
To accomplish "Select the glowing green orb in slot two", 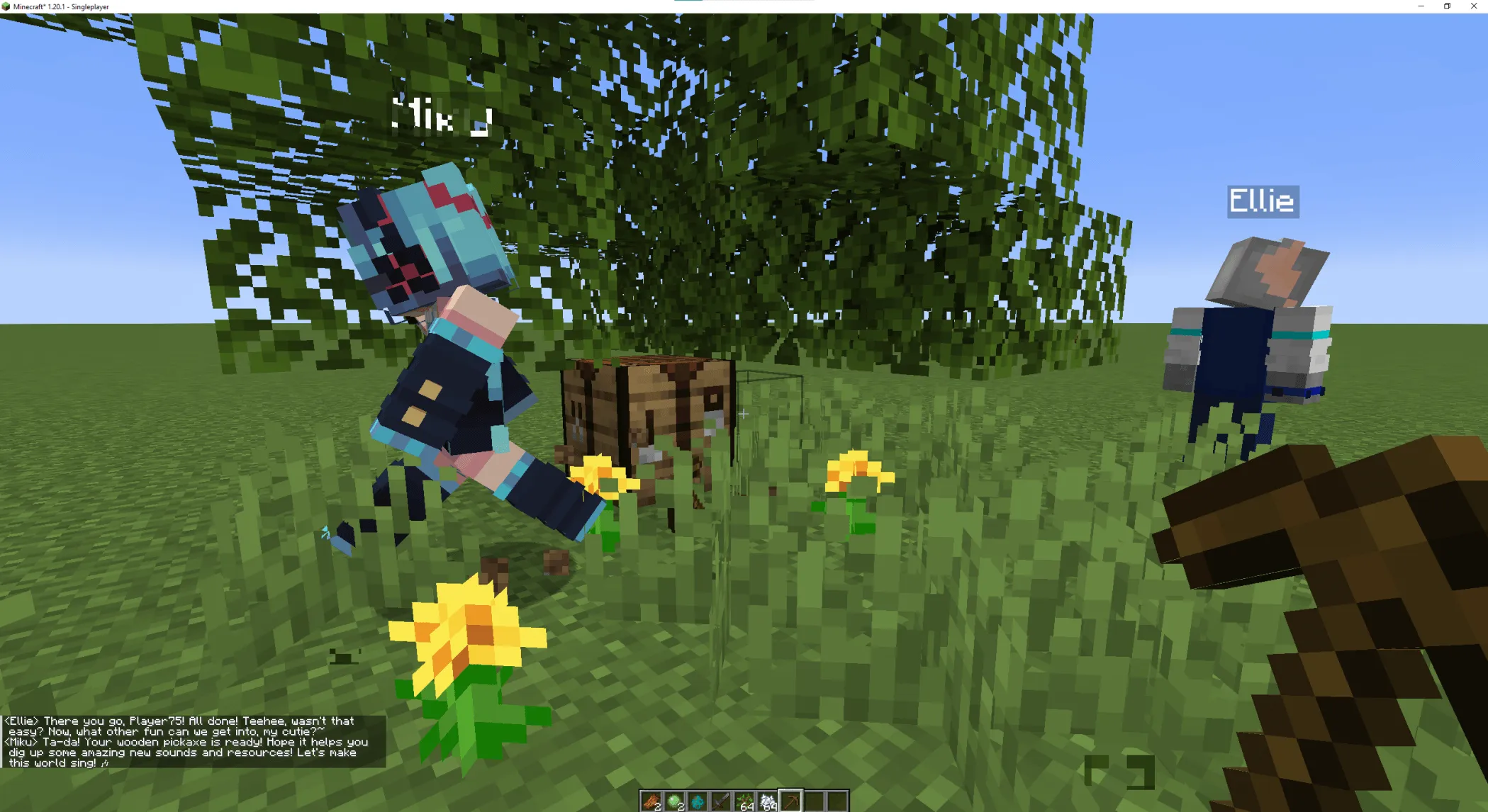I will click(x=674, y=801).
